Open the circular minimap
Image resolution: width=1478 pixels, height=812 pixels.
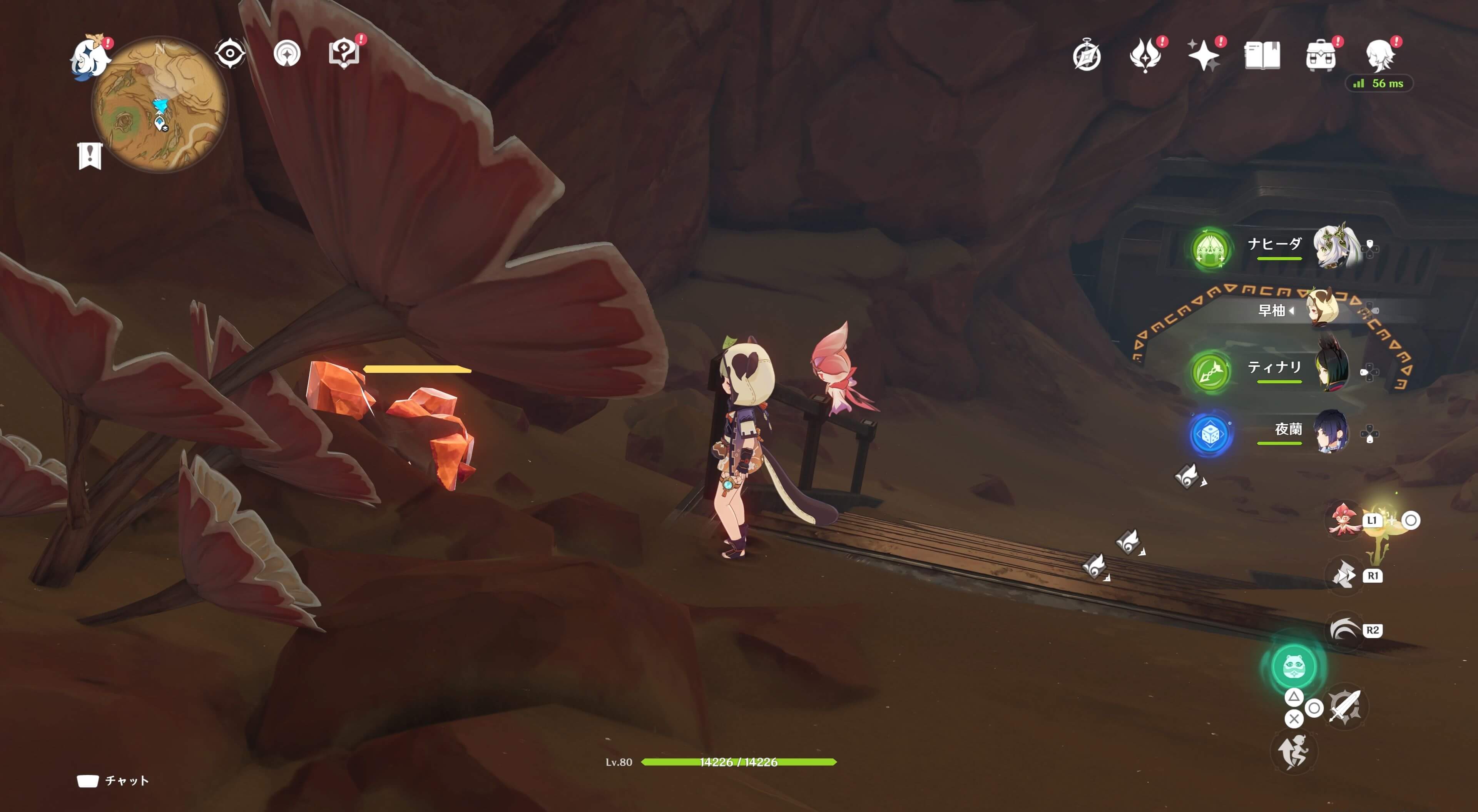(159, 104)
